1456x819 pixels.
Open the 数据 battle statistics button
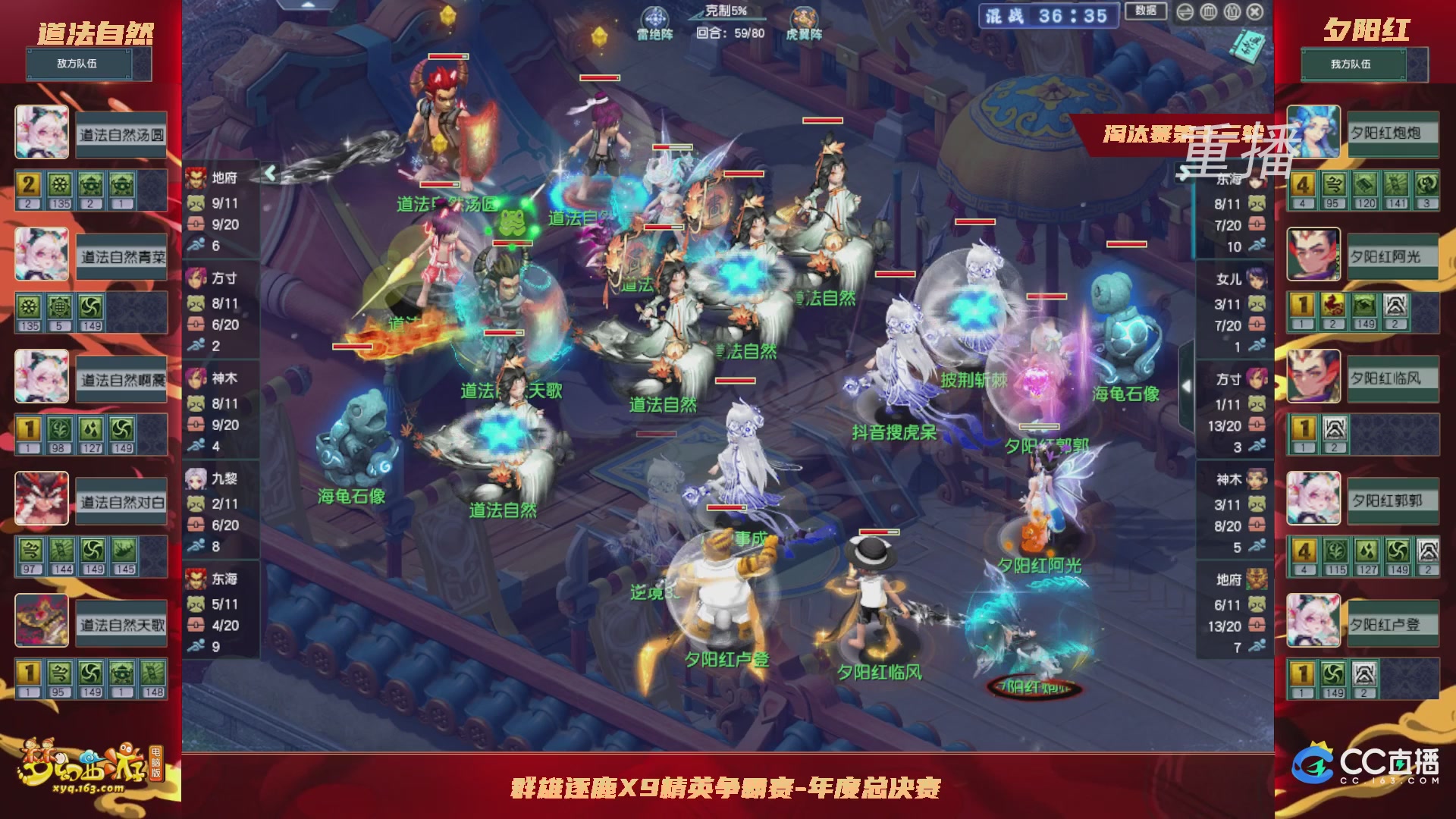point(1146,11)
